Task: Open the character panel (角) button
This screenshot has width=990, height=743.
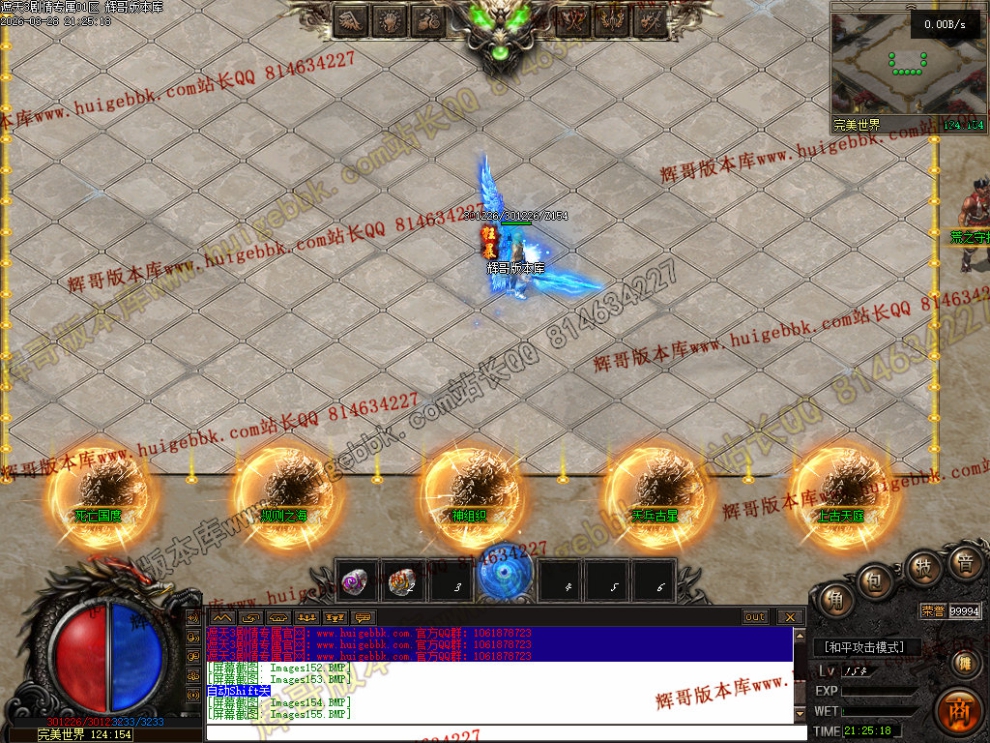Action: tap(835, 600)
